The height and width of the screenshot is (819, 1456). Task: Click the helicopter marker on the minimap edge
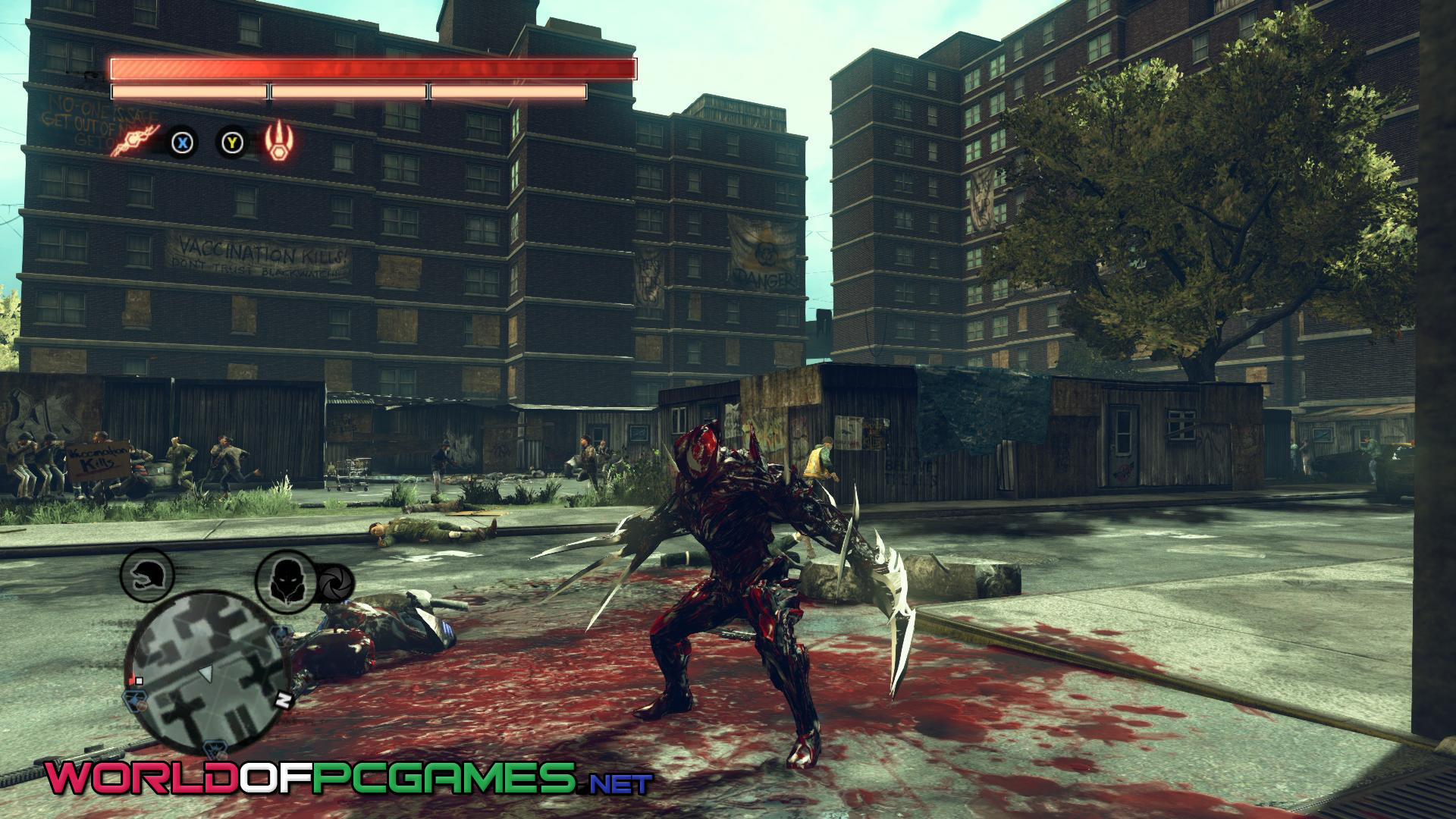coord(135,698)
